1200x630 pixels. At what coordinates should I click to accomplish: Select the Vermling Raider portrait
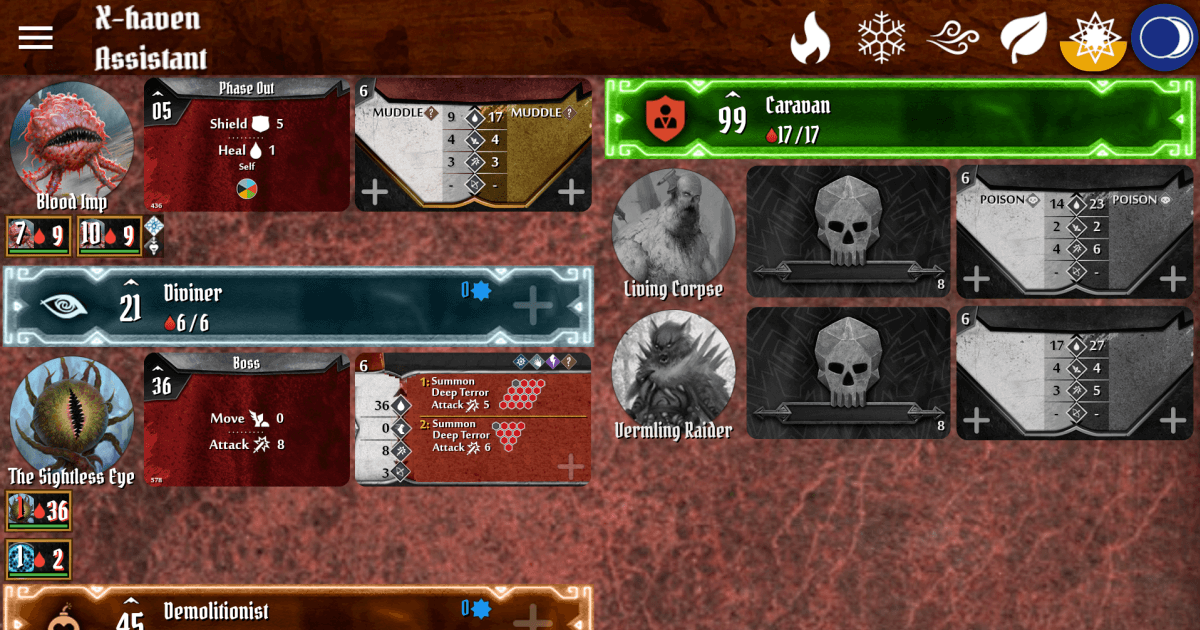(673, 370)
